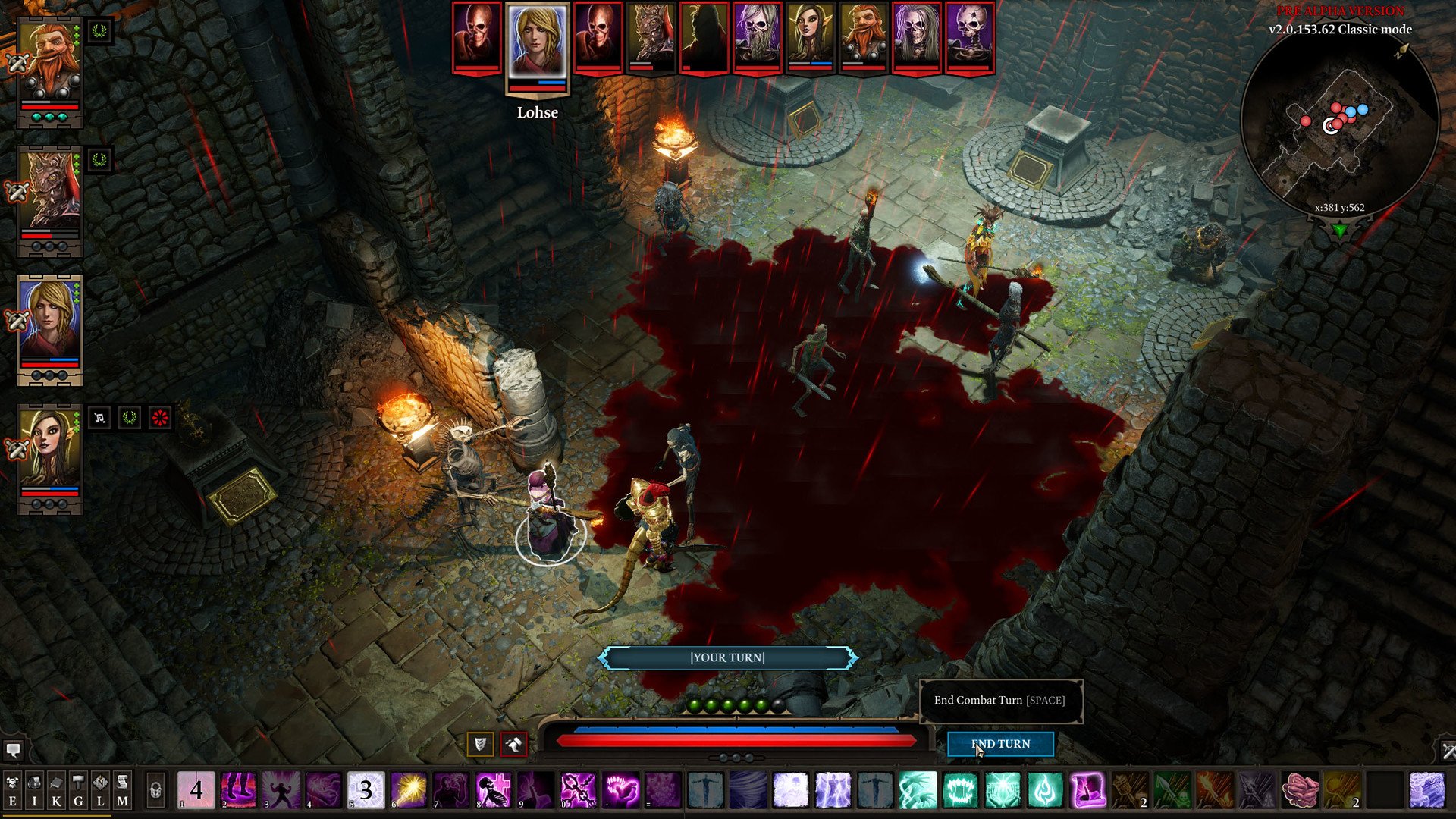Screen dimensions: 1456x819
Task: Click the middle dot to switch hotbar pages
Action: tap(736, 757)
